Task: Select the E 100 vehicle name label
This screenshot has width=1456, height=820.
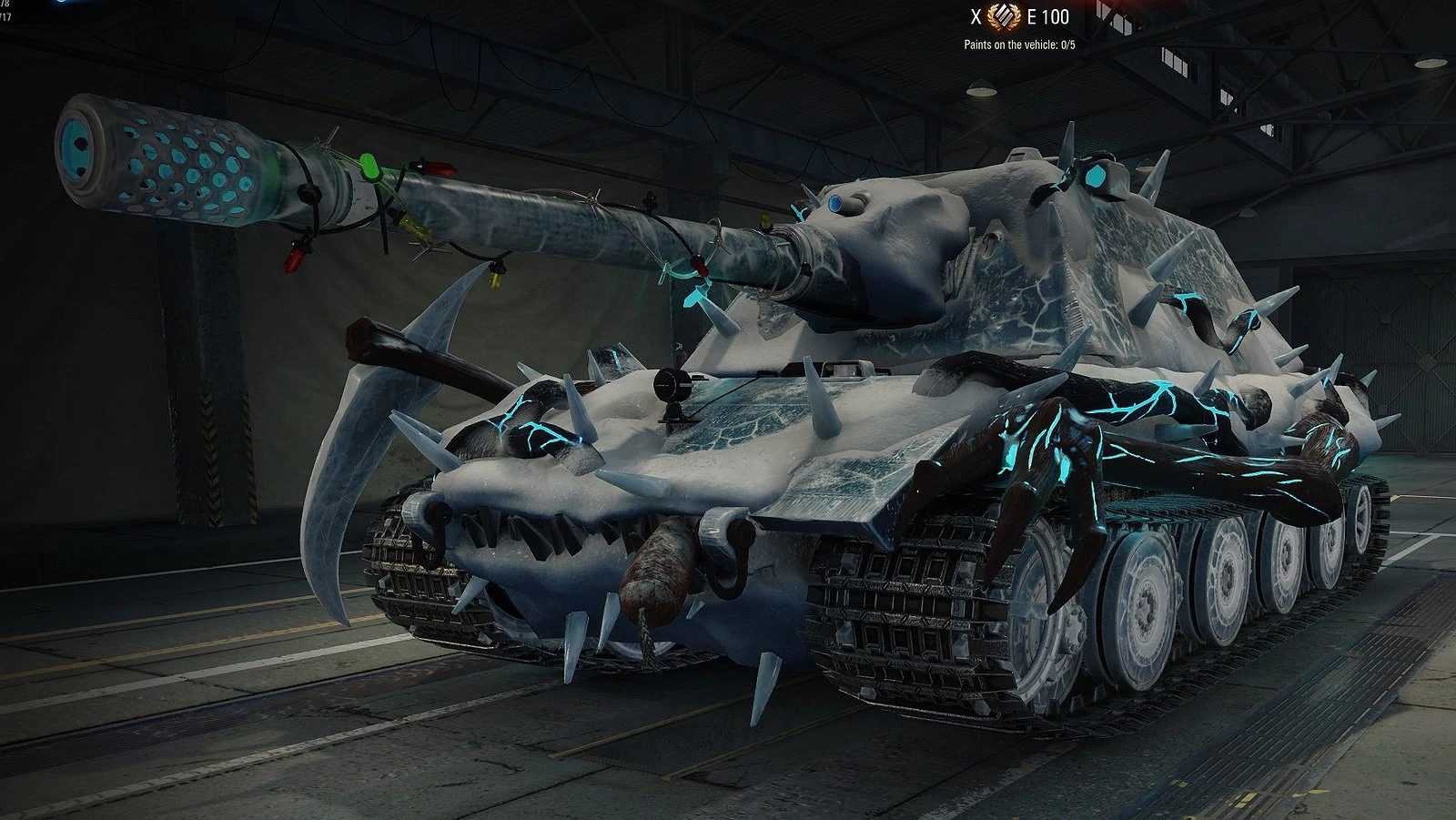Action: point(1048,16)
